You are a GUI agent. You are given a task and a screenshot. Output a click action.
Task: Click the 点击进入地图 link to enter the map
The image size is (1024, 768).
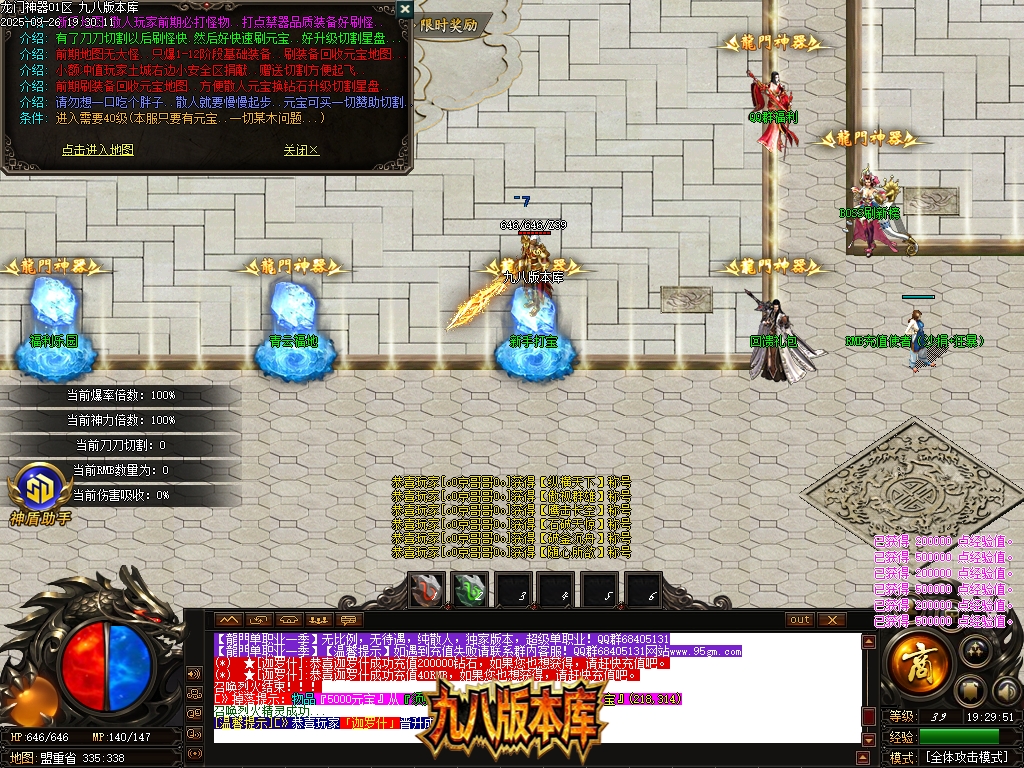(97, 150)
